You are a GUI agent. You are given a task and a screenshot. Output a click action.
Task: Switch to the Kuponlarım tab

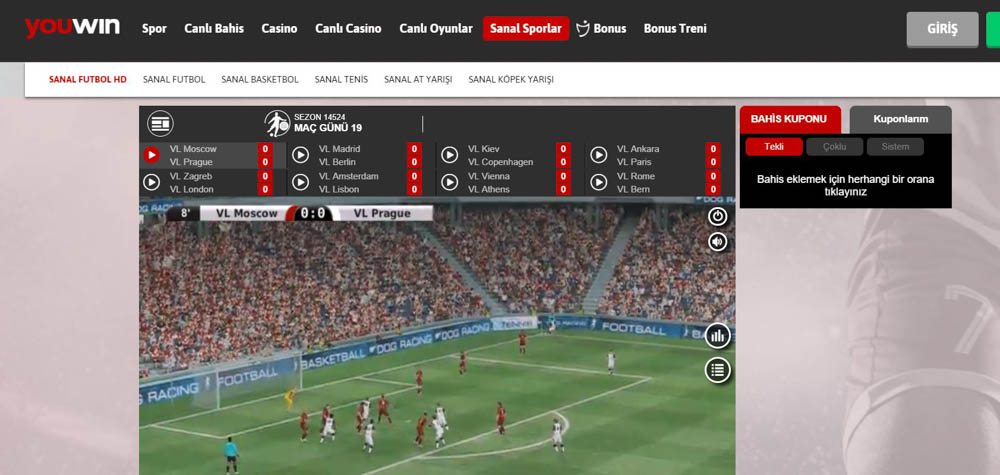[900, 119]
